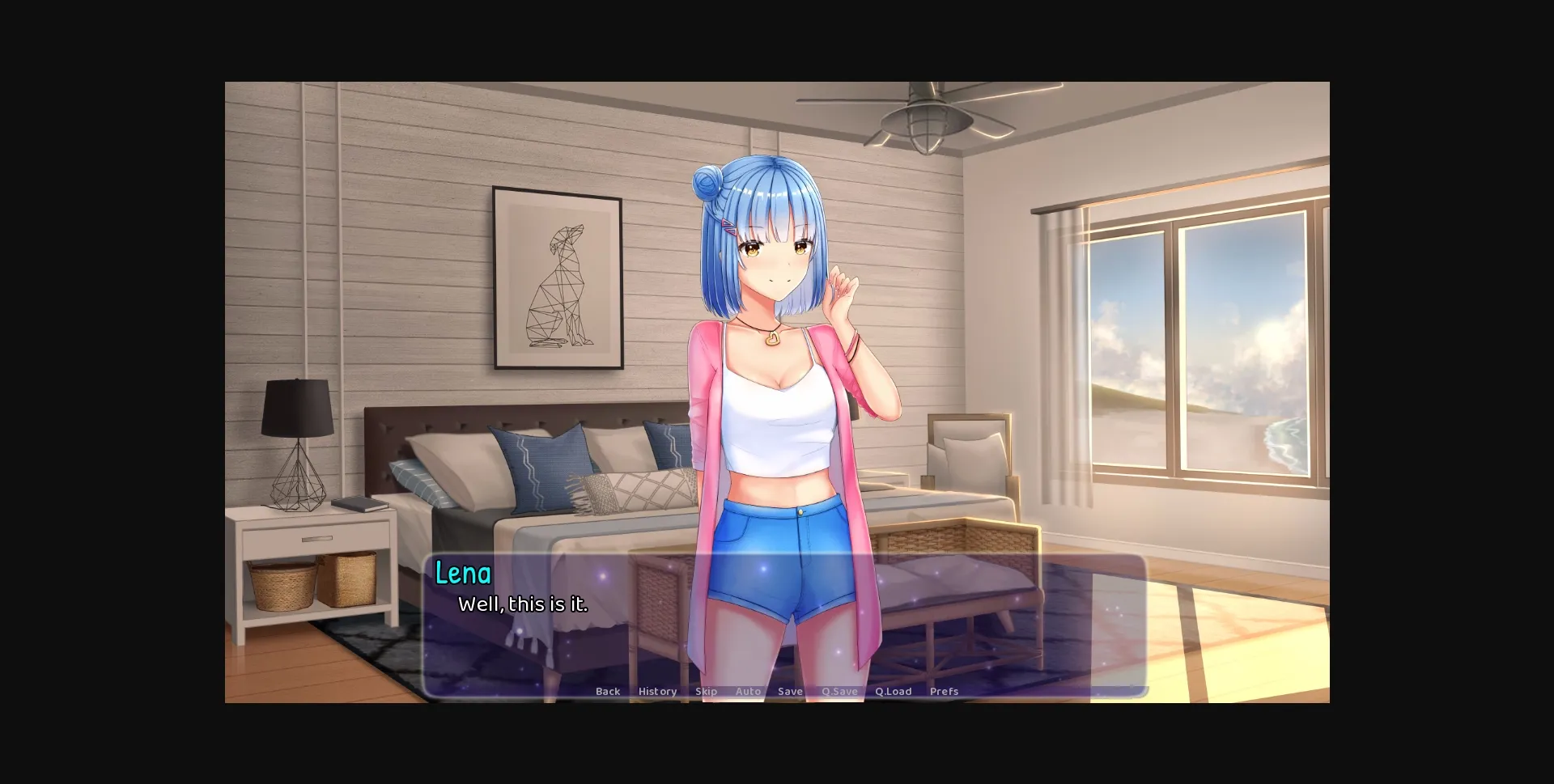Click the speaker name label 'Lena'
The image size is (1554, 784).
[x=463, y=573]
